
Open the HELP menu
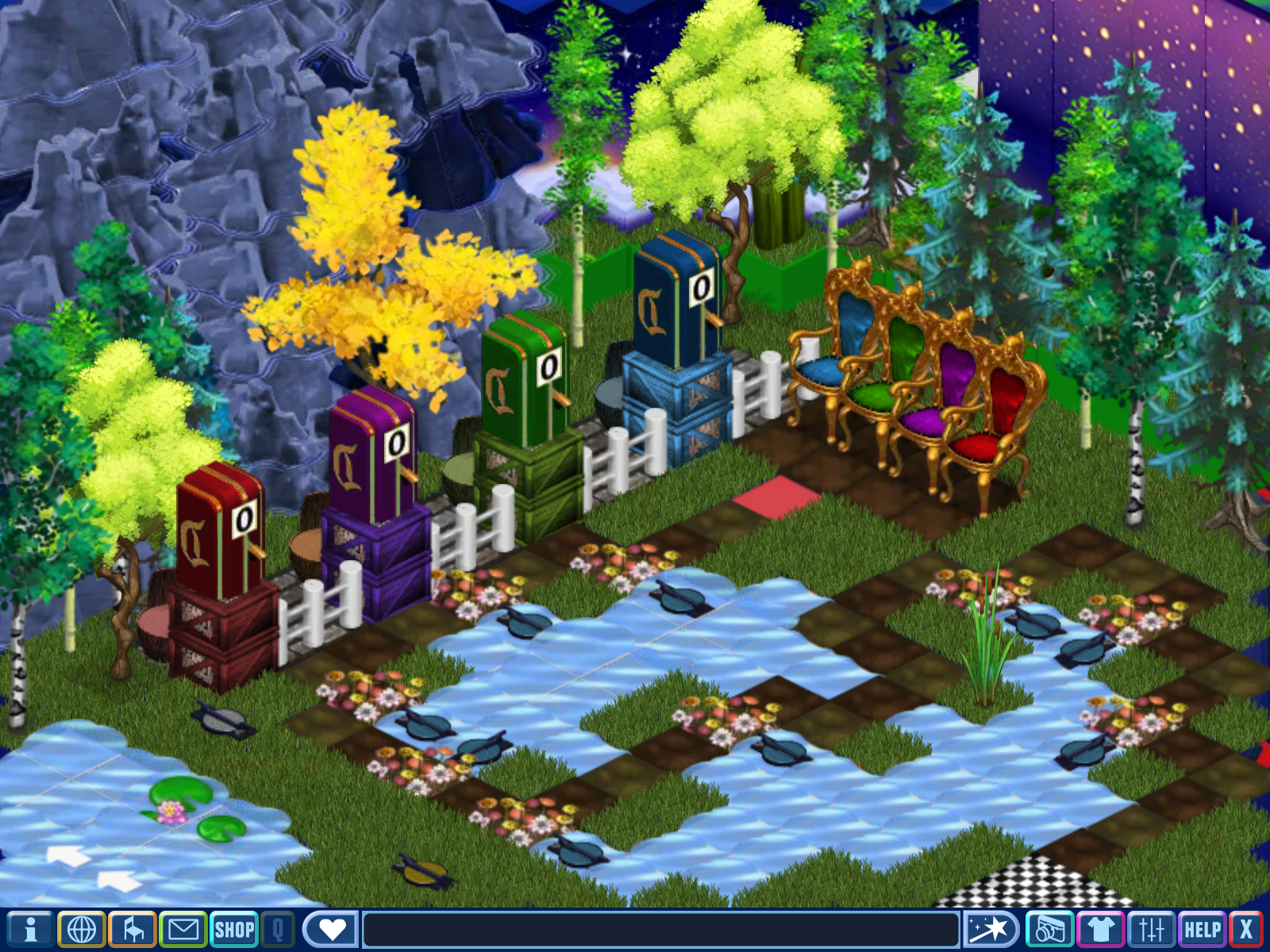tap(1203, 929)
